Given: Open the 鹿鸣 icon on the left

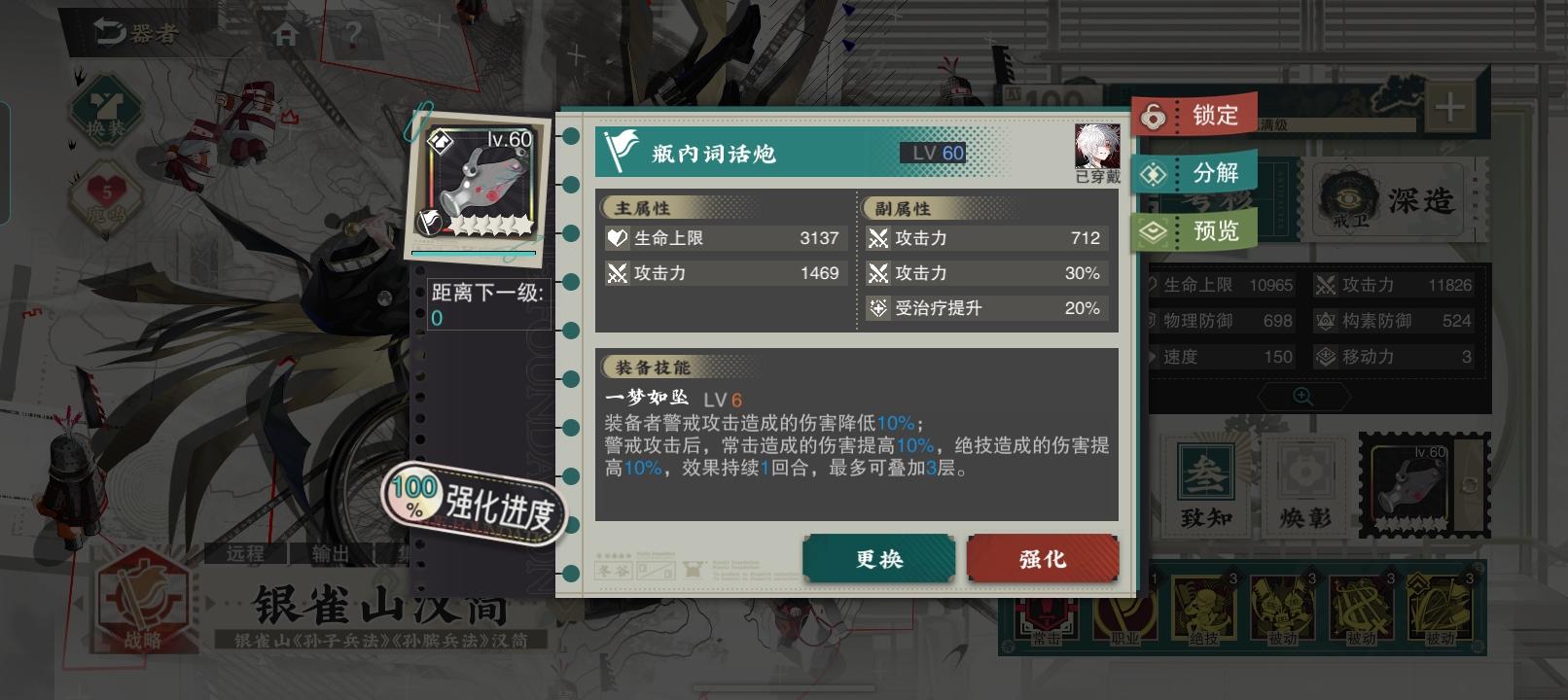Looking at the screenshot, I should point(107,190).
